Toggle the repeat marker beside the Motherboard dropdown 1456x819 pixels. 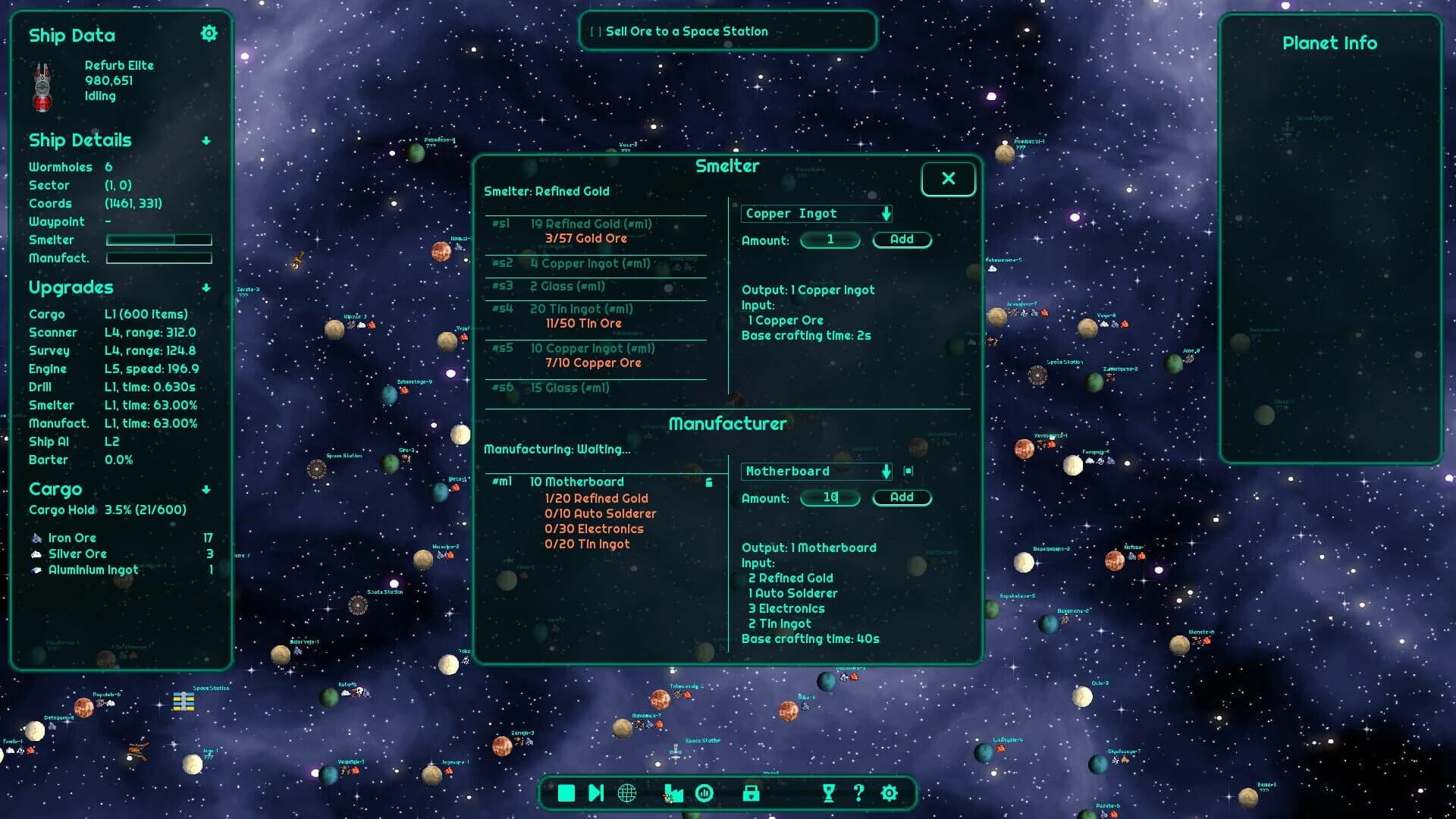tap(908, 471)
